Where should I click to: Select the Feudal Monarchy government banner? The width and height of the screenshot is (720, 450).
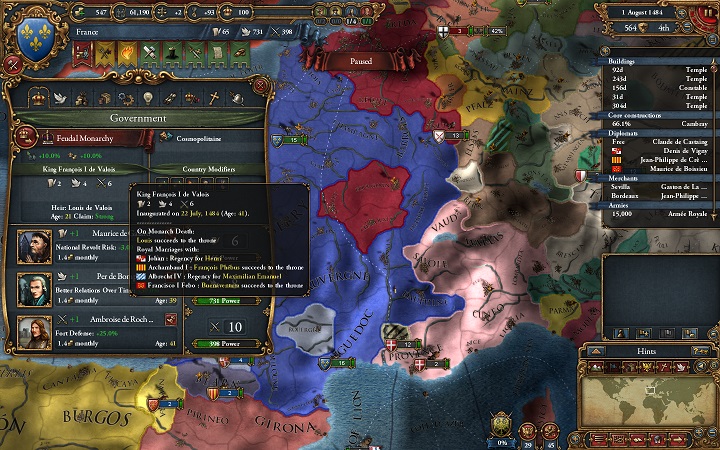20,136
